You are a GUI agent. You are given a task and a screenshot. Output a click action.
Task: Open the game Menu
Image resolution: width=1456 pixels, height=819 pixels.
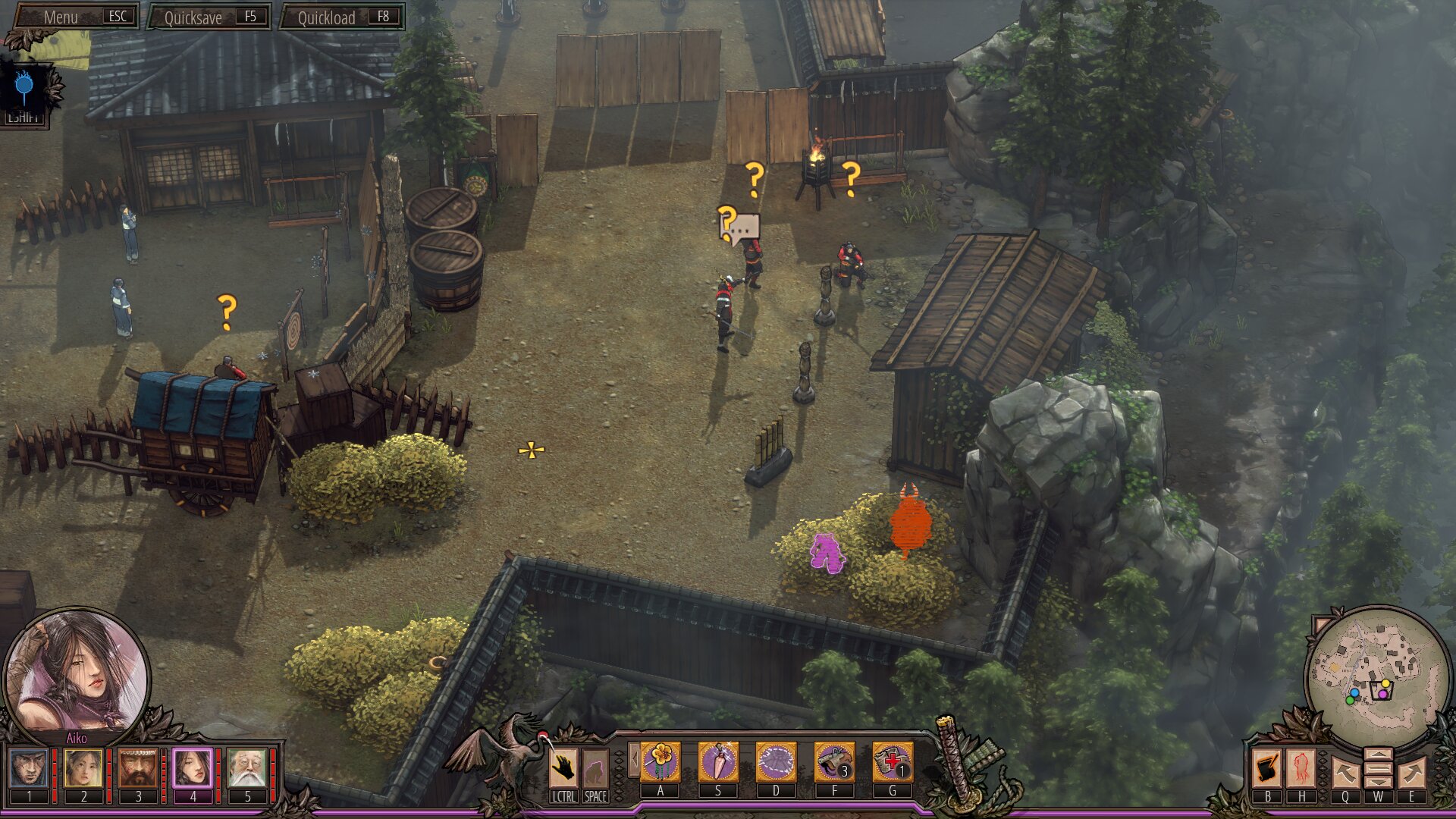76,17
